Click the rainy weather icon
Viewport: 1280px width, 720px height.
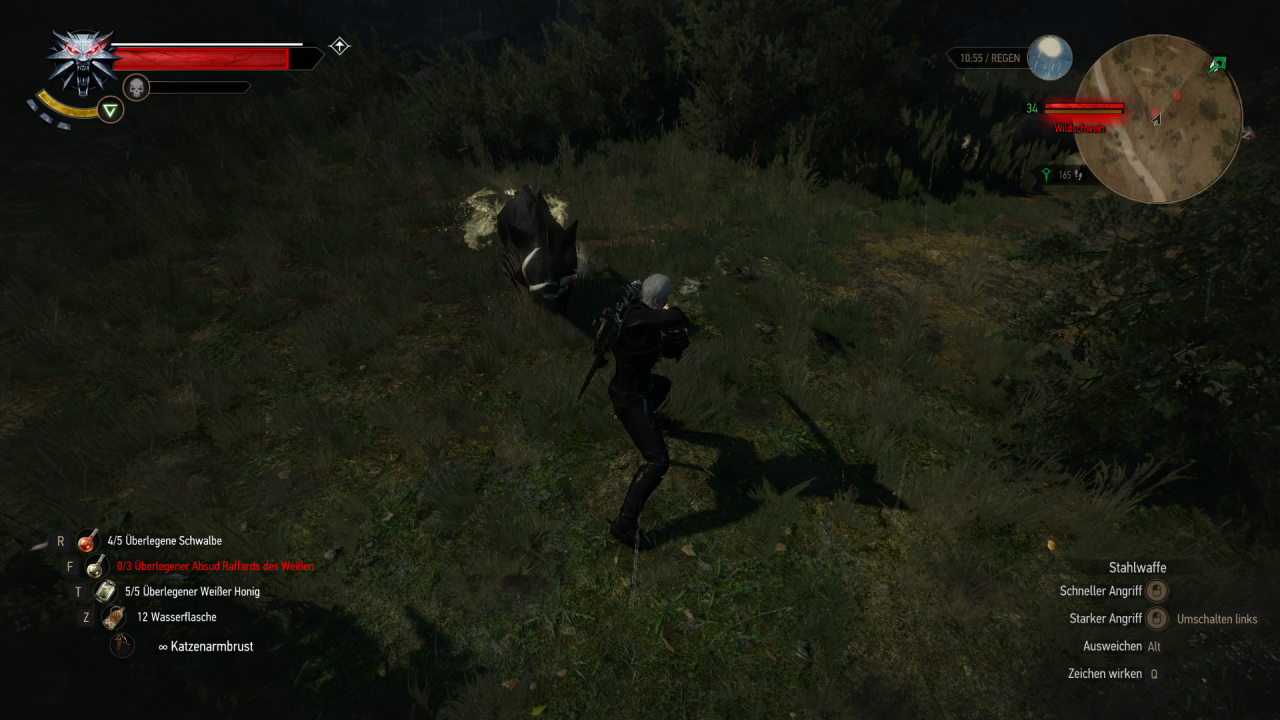[1050, 58]
